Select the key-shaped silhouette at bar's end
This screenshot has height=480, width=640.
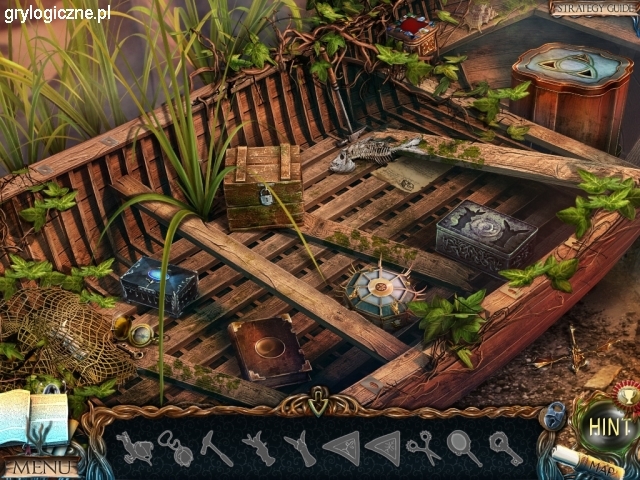(505, 447)
